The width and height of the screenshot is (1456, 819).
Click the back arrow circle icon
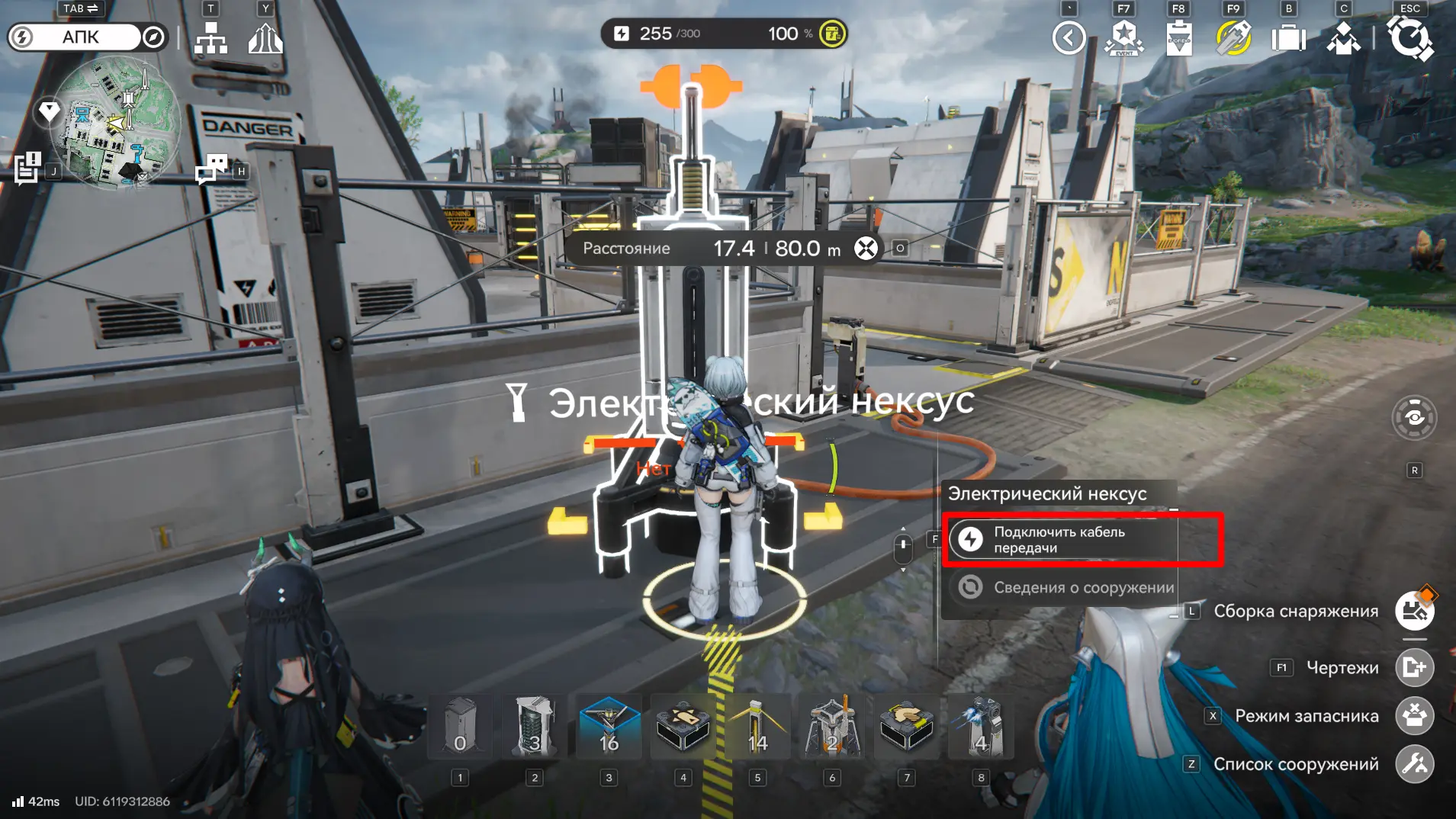click(x=1069, y=37)
